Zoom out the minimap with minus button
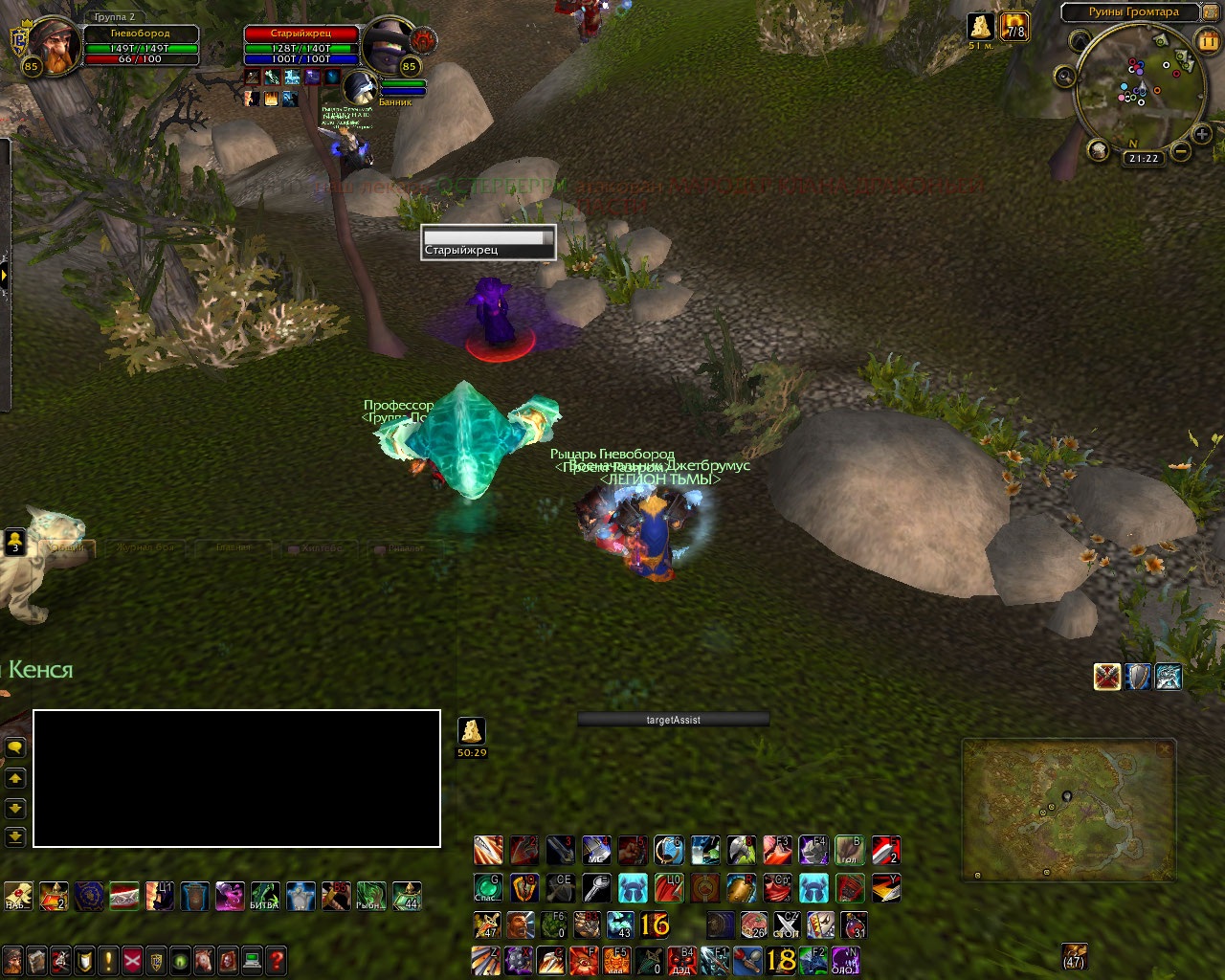The image size is (1225, 980). click(1181, 151)
